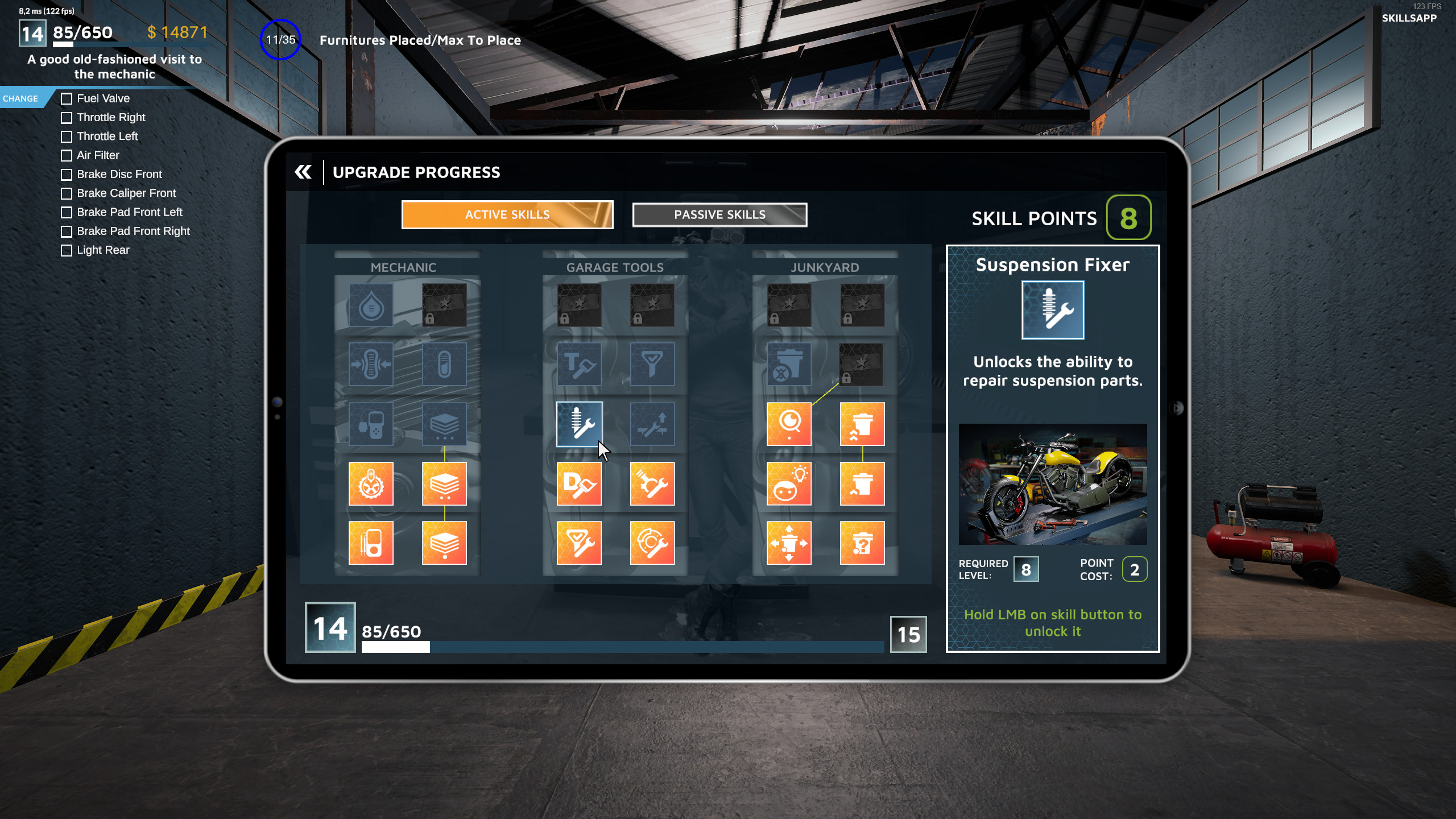Click the CHANGE button on the task list
This screenshot has height=819, width=1456.
click(22, 98)
